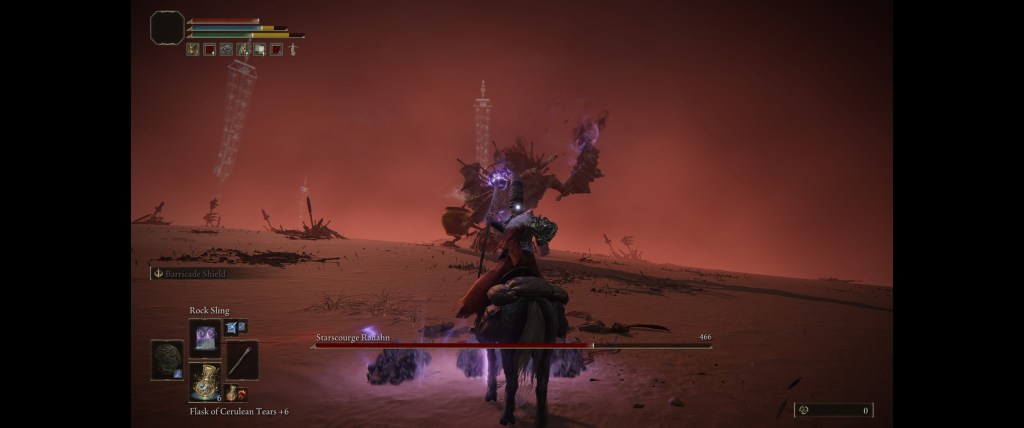Viewport: 1024px width, 428px height.
Task: Select the round shield left-hand slot
Action: tap(167, 360)
